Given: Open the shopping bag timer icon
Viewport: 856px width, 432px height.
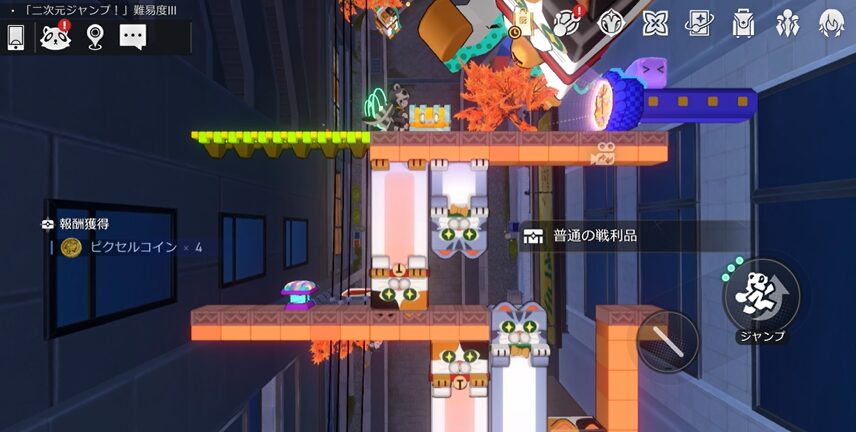Looking at the screenshot, I should pos(523,20).
